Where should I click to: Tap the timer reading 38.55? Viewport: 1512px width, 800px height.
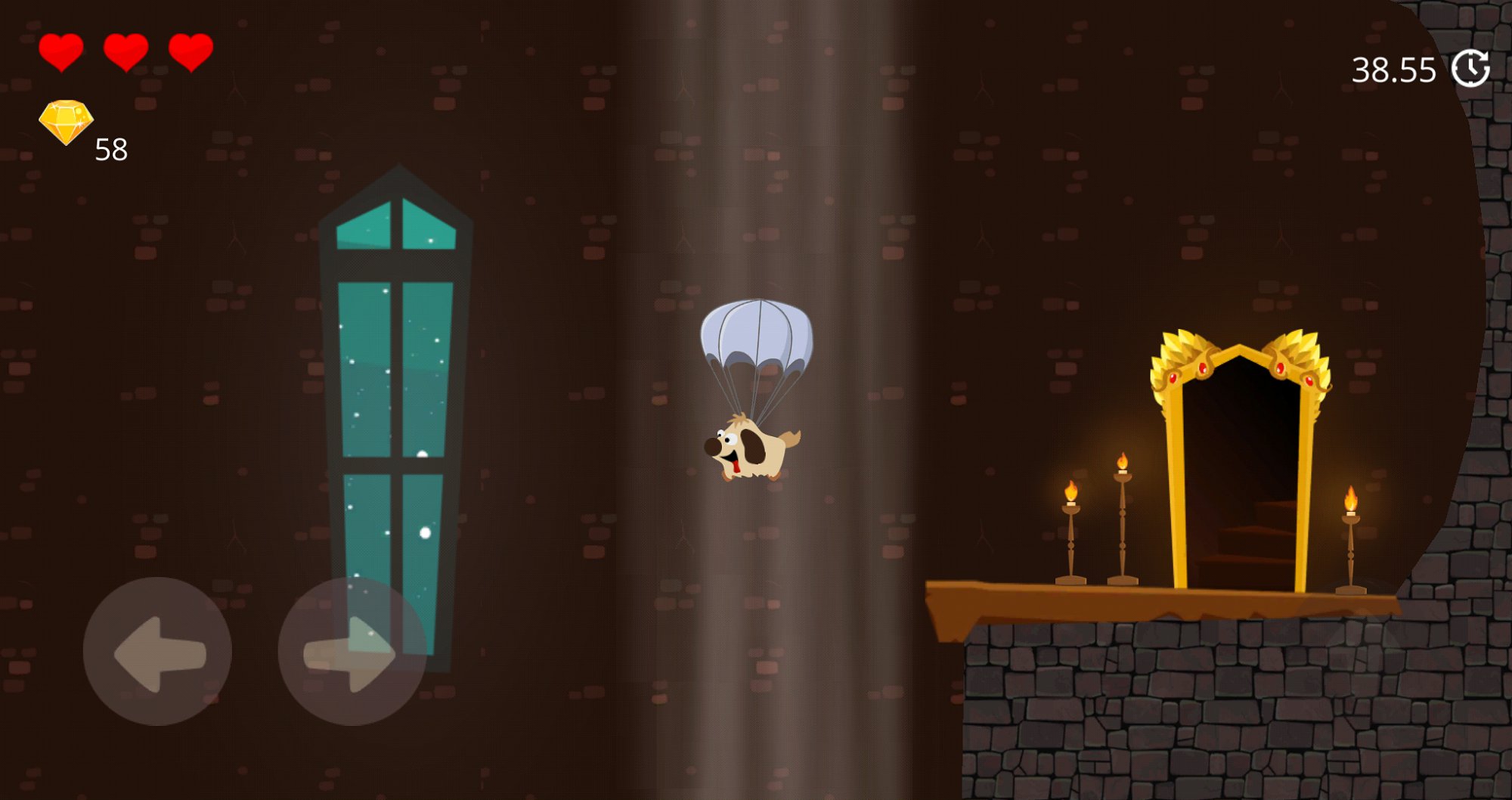point(1395,70)
